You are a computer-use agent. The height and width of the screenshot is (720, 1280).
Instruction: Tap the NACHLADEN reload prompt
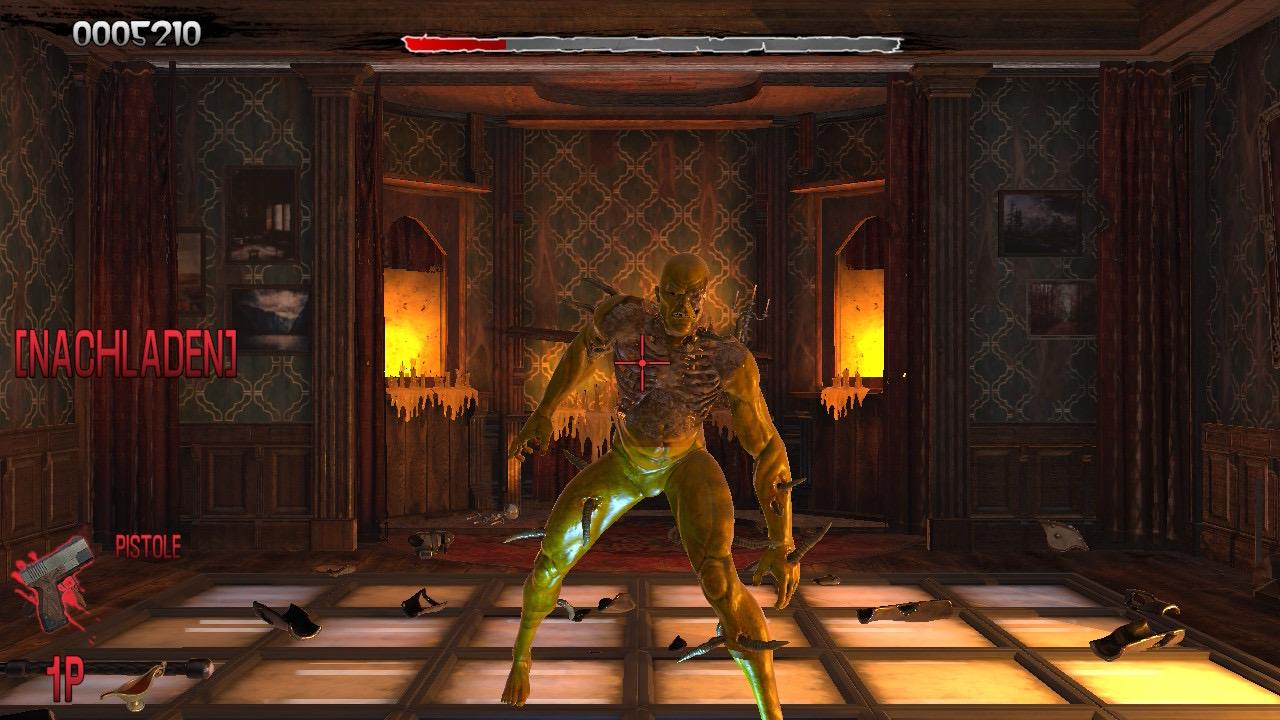[x=126, y=356]
